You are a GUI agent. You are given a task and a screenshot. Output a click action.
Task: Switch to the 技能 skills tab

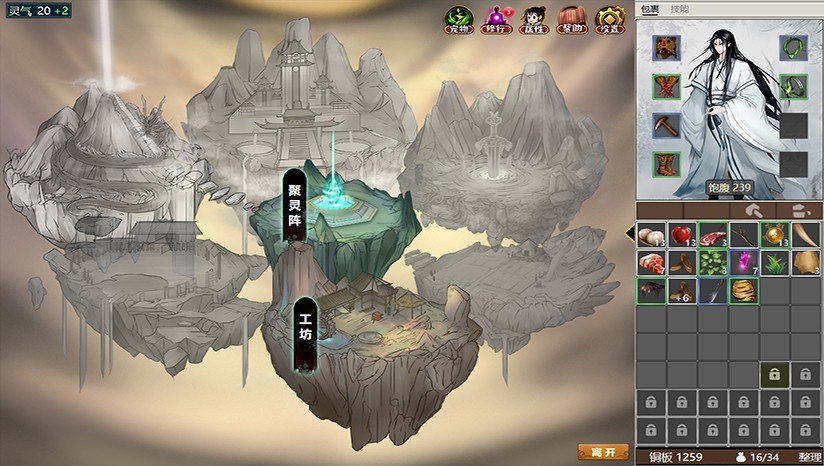tap(680, 8)
